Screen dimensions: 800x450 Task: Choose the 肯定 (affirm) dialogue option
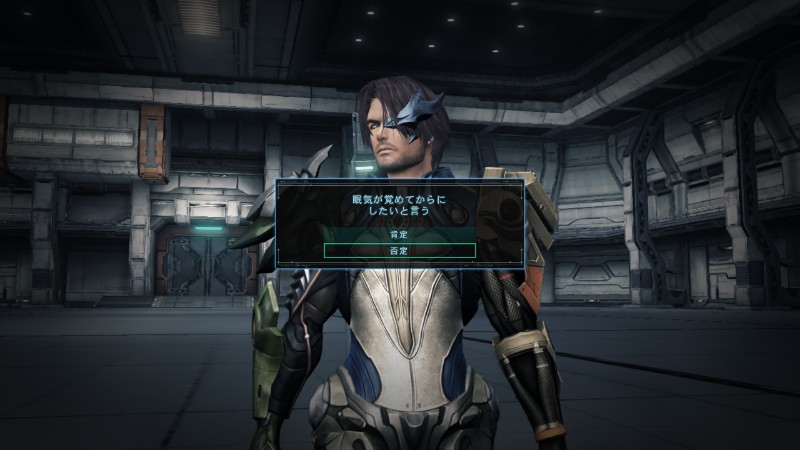click(399, 233)
